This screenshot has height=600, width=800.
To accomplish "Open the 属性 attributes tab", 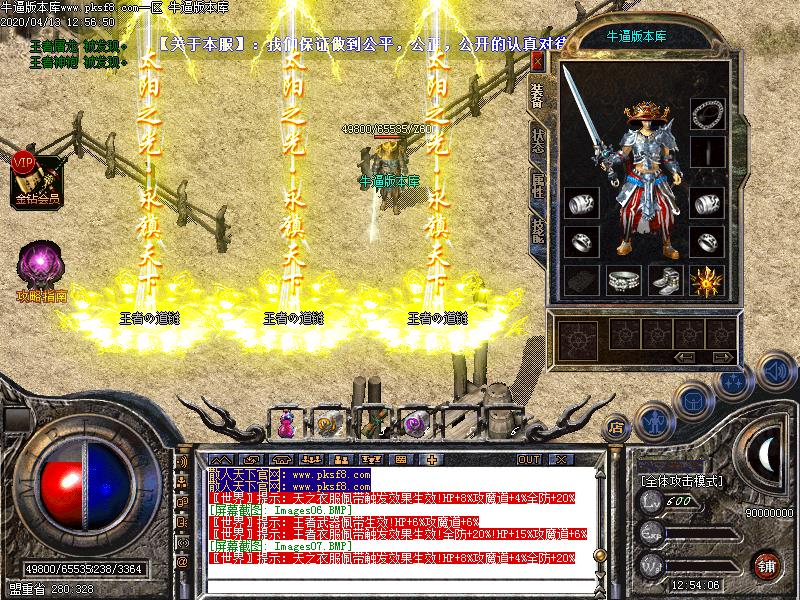I will (x=538, y=186).
